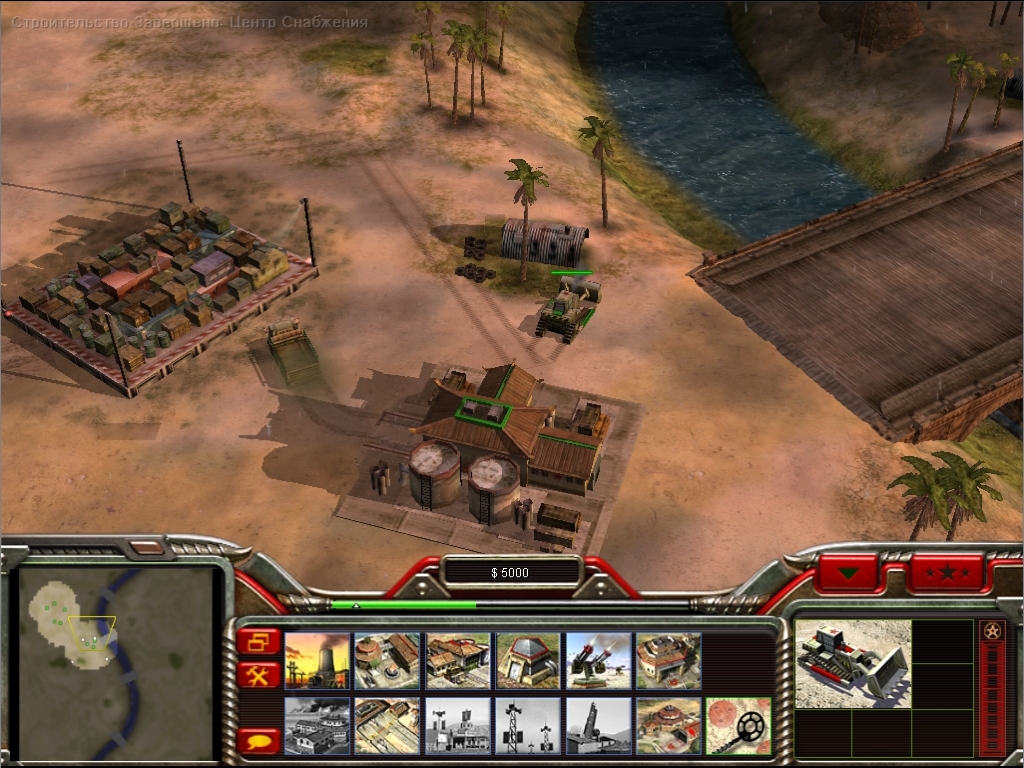Click the red button with green triangle
The image size is (1024, 768).
(x=849, y=573)
